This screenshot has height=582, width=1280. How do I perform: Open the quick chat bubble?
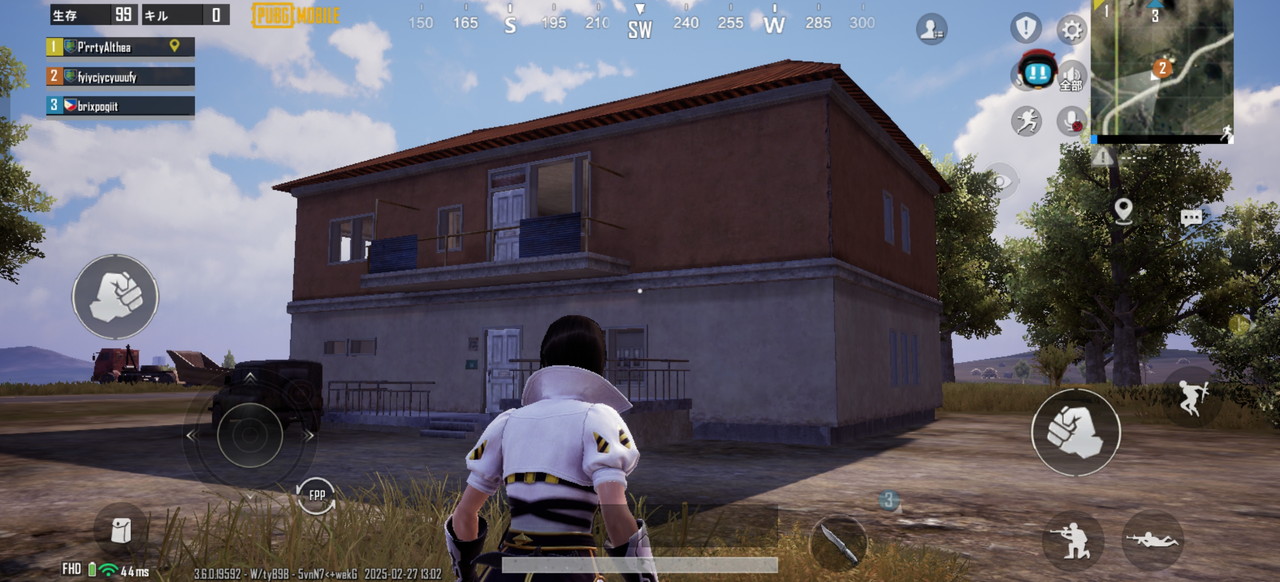pos(1190,217)
